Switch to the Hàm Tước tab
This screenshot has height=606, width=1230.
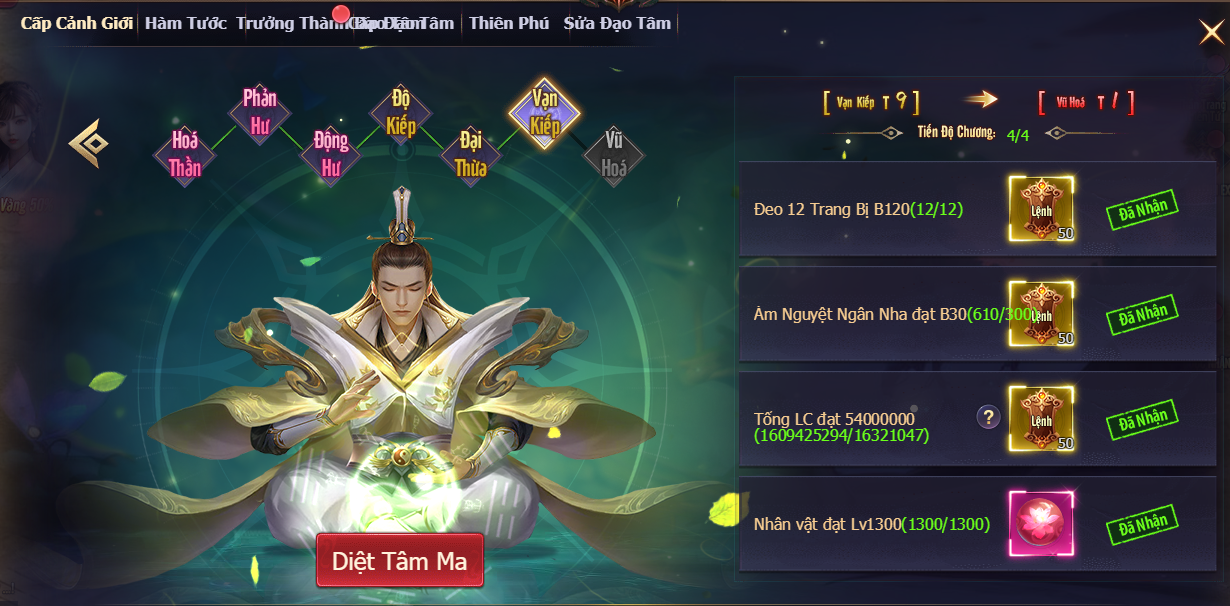(x=186, y=23)
